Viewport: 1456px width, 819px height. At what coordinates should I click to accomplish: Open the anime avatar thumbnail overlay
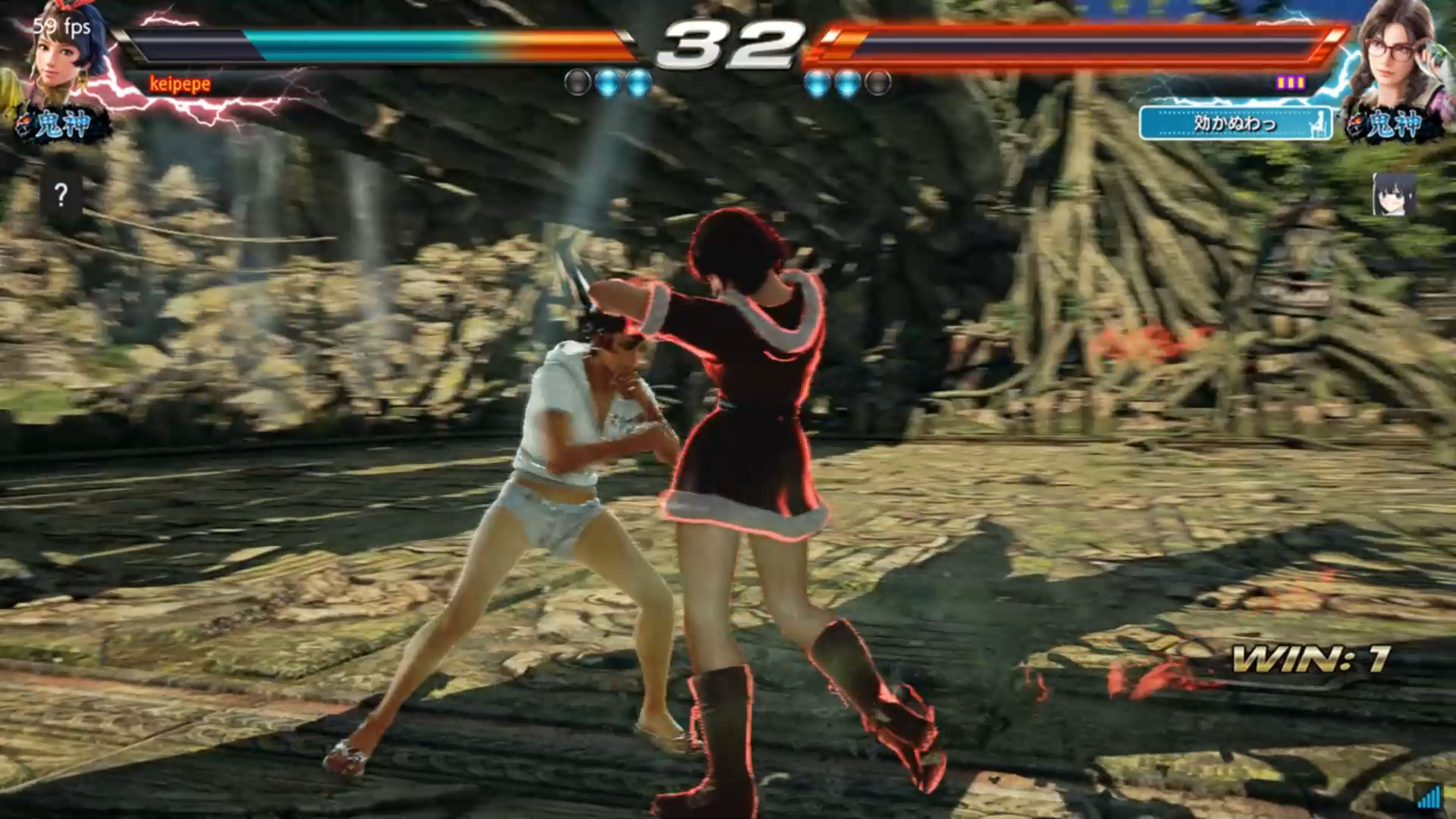point(1394,195)
